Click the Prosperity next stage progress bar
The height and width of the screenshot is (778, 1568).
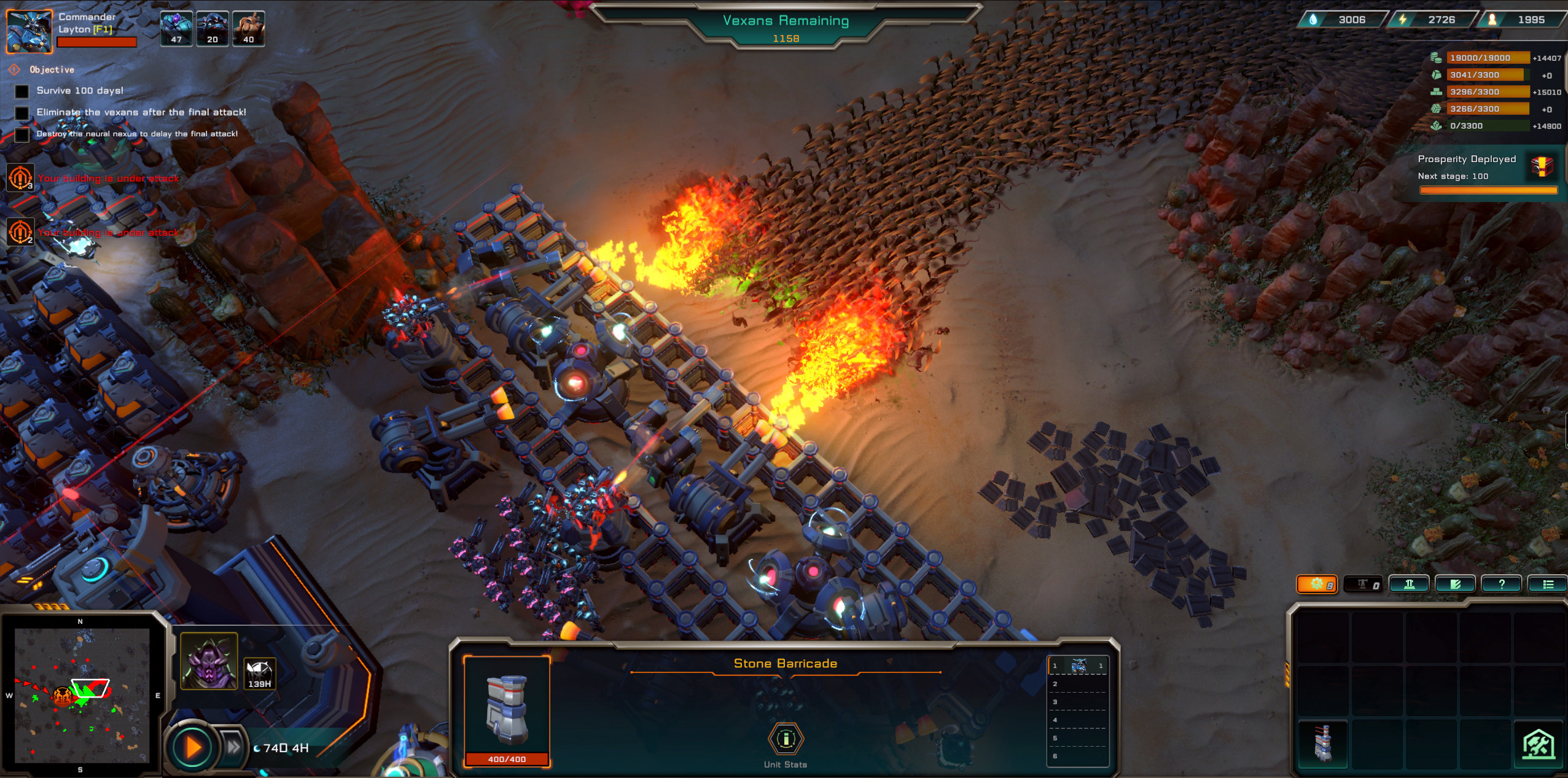pos(1488,190)
